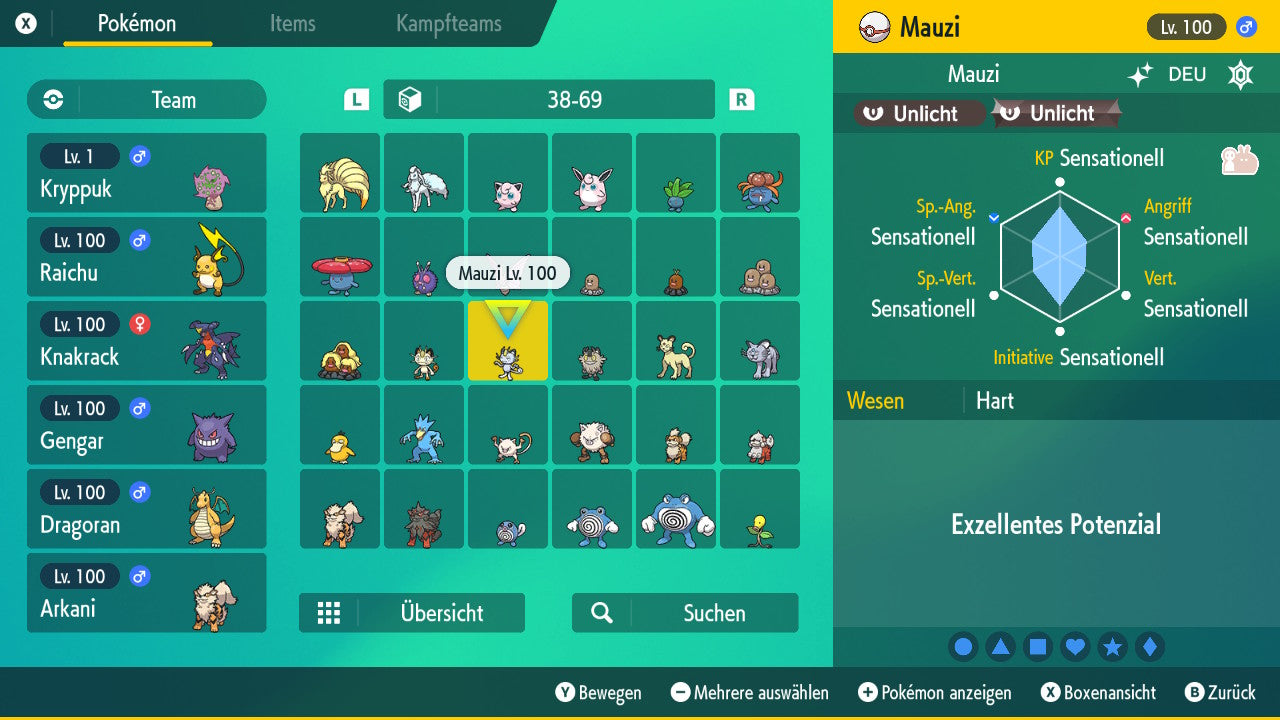Viewport: 1280px width, 720px height.
Task: Toggle the star marking on Mauzi
Action: (1113, 646)
